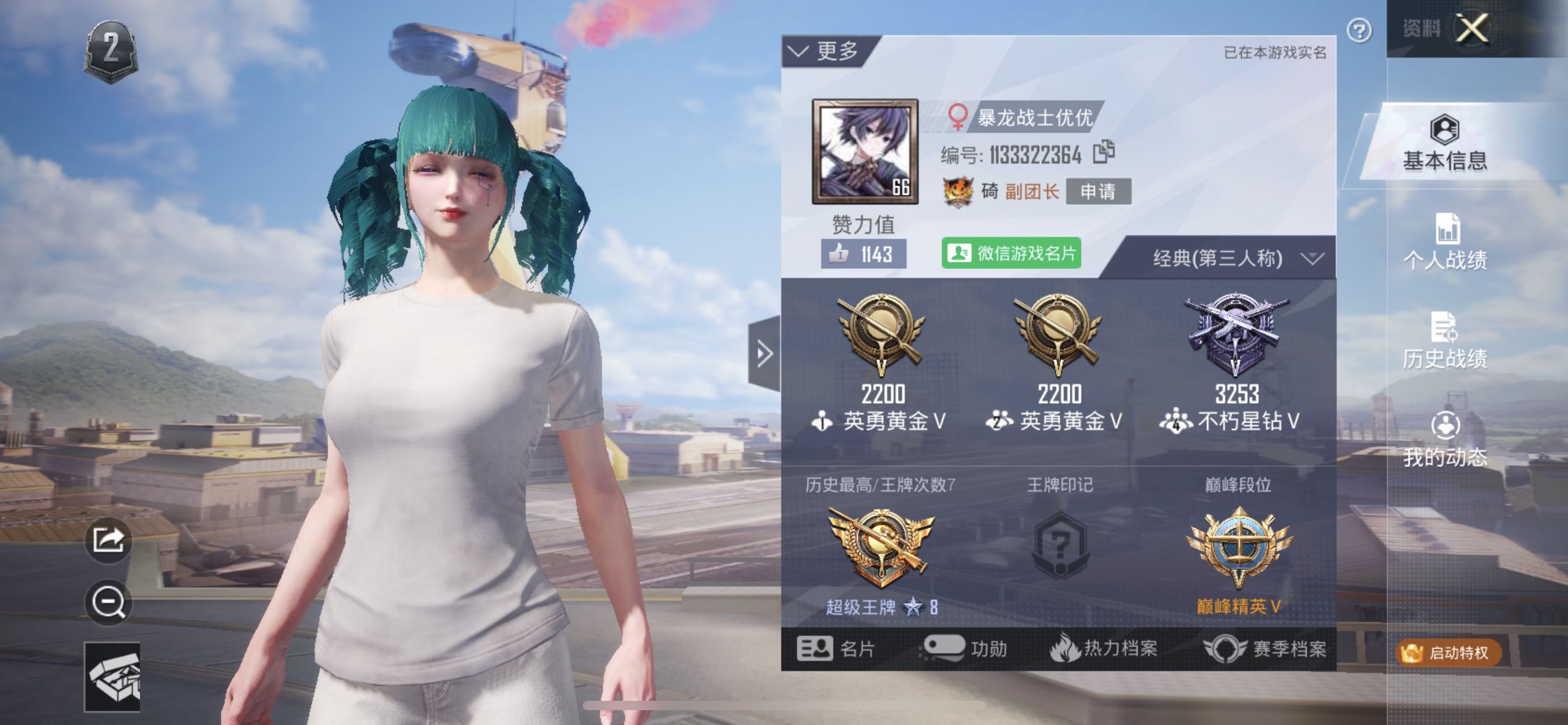Viewport: 1568px width, 725px height.
Task: Open the 热力档案 section
Action: [1104, 649]
